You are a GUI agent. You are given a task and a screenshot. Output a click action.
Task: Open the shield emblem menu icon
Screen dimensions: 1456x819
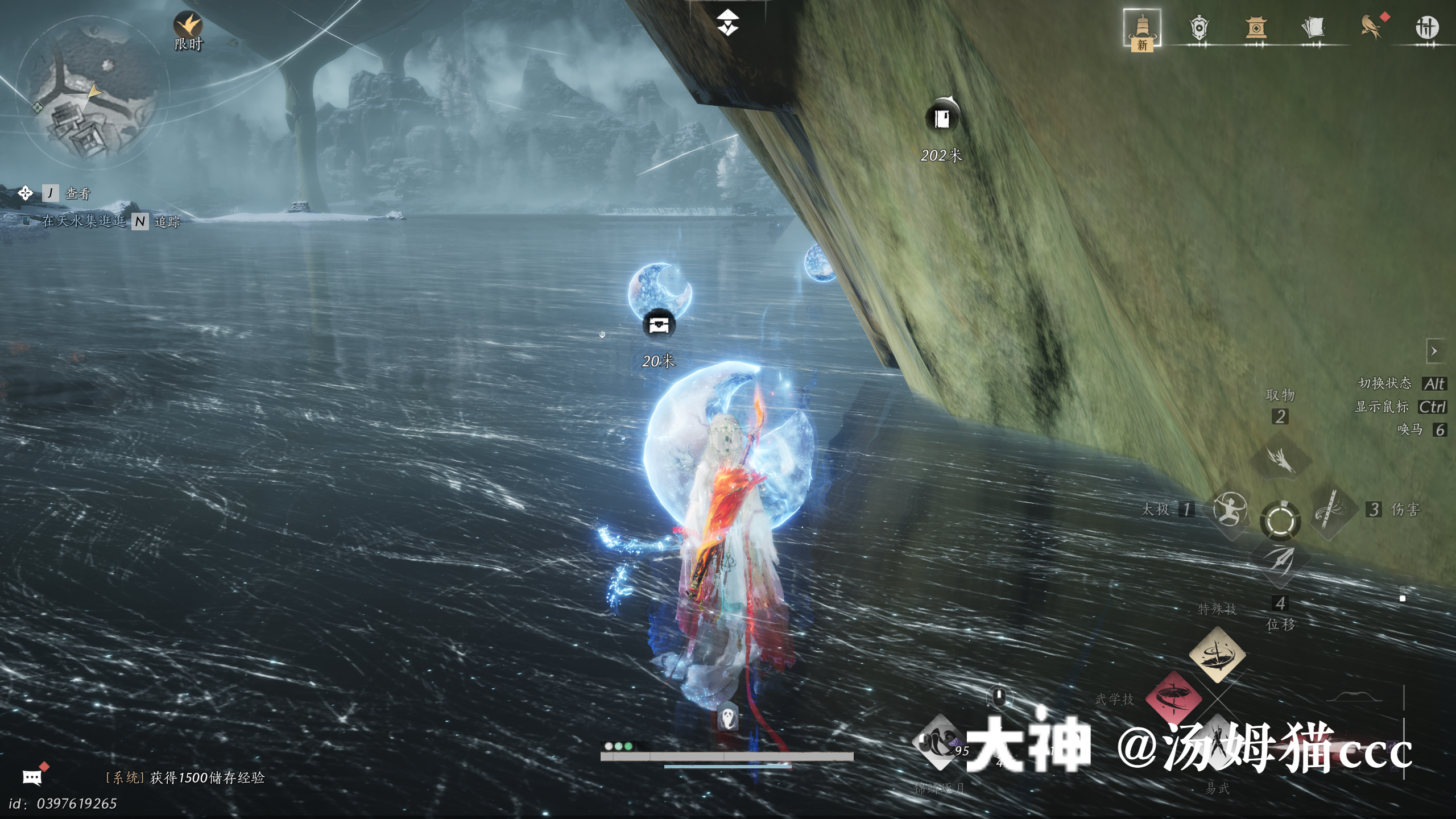1198,28
